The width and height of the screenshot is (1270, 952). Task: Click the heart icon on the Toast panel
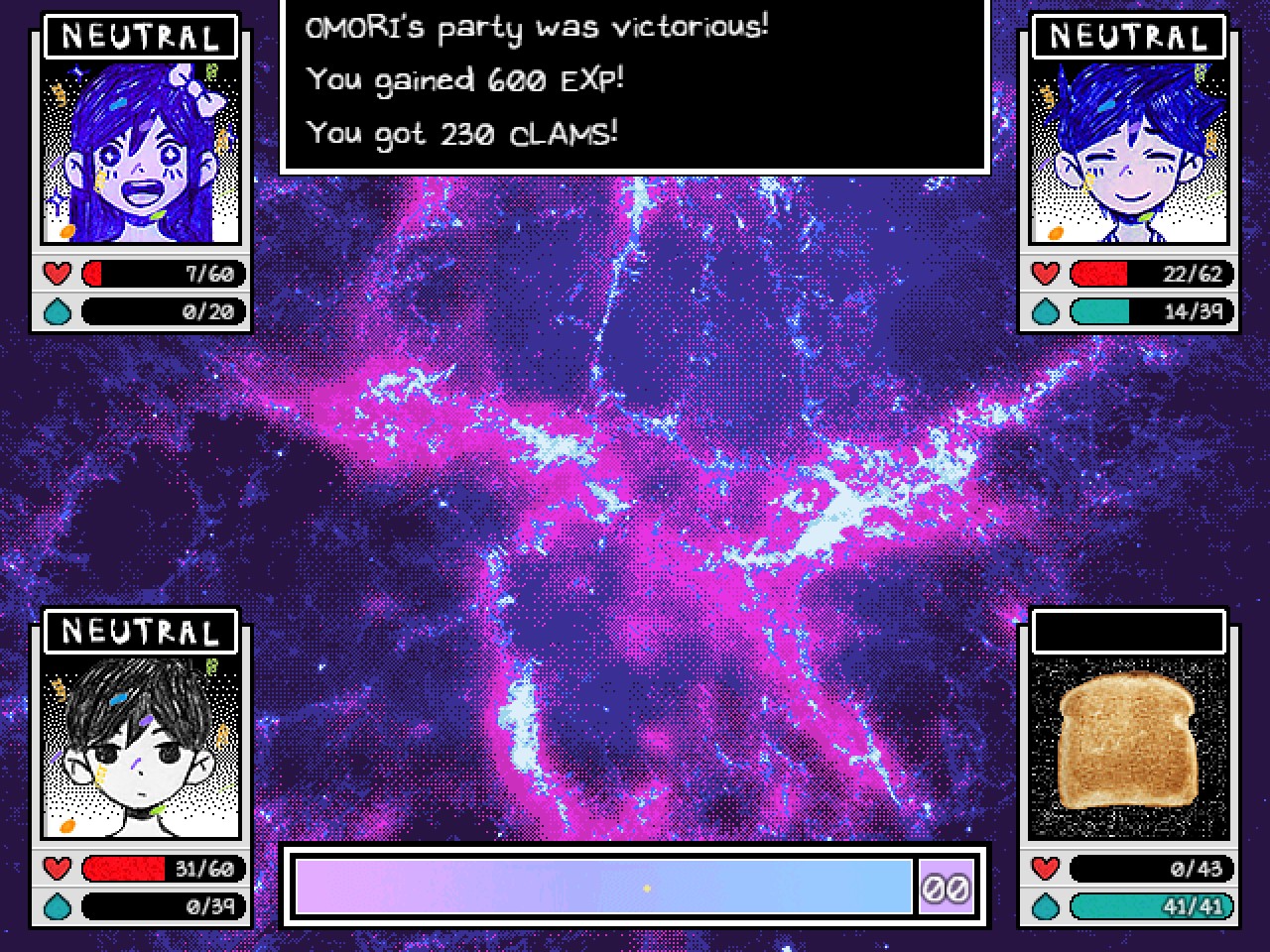click(x=1045, y=868)
